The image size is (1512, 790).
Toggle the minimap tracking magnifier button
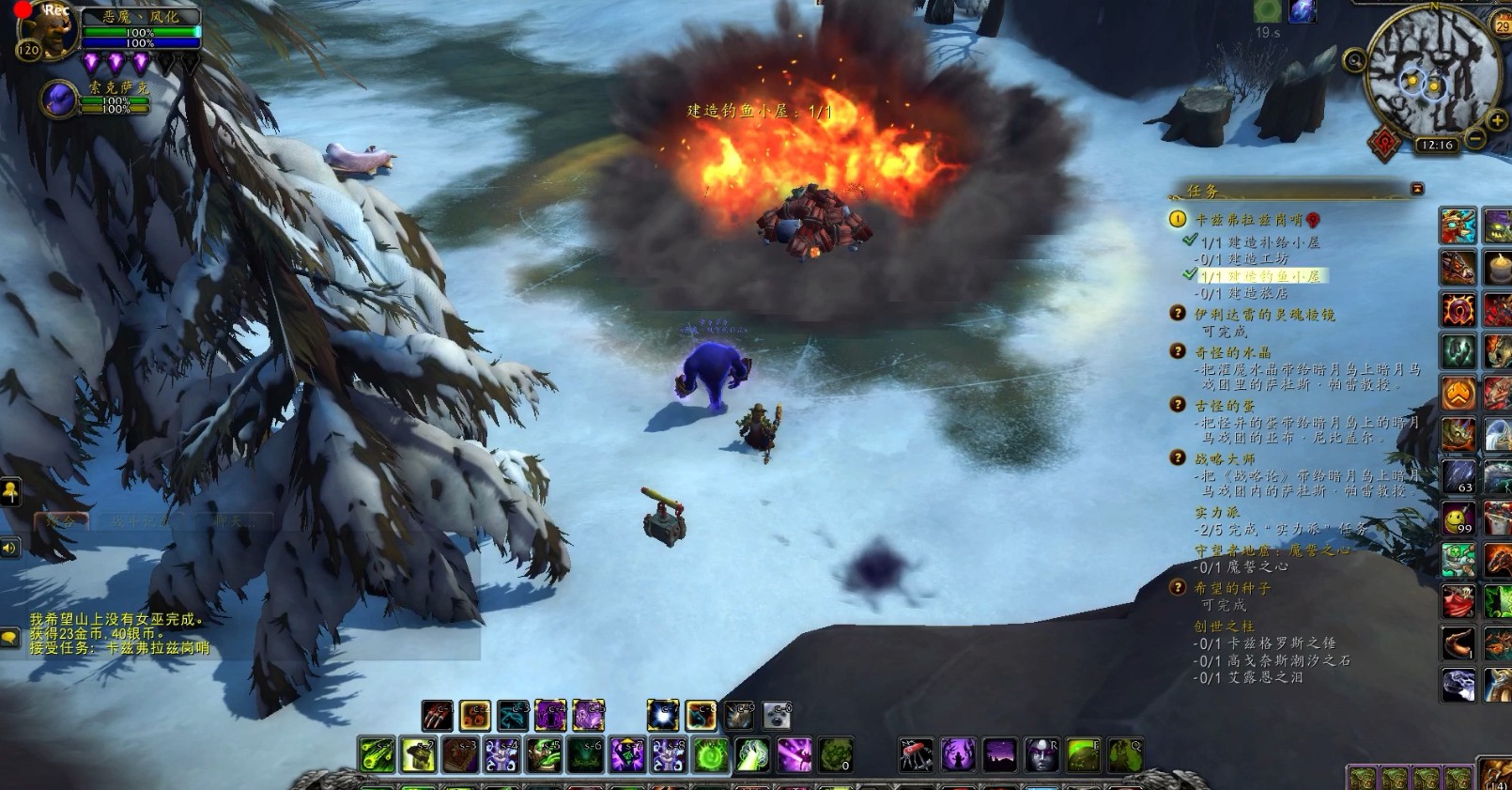tap(1354, 62)
